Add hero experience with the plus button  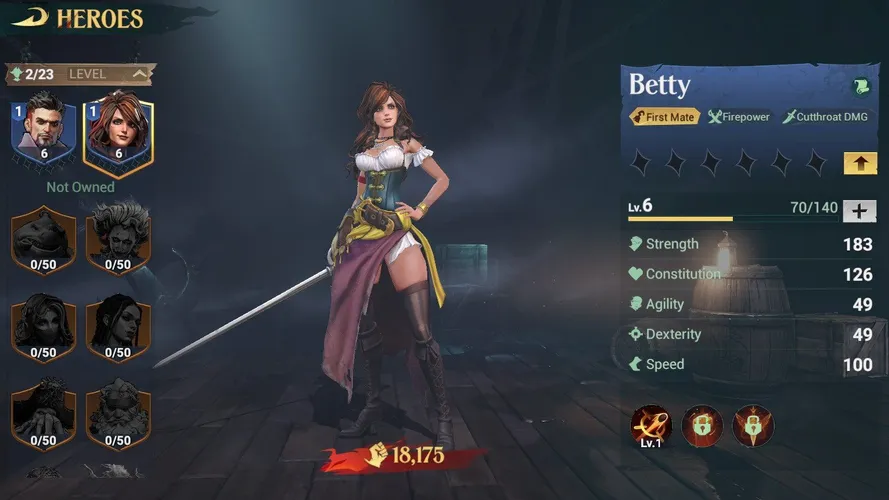click(860, 210)
